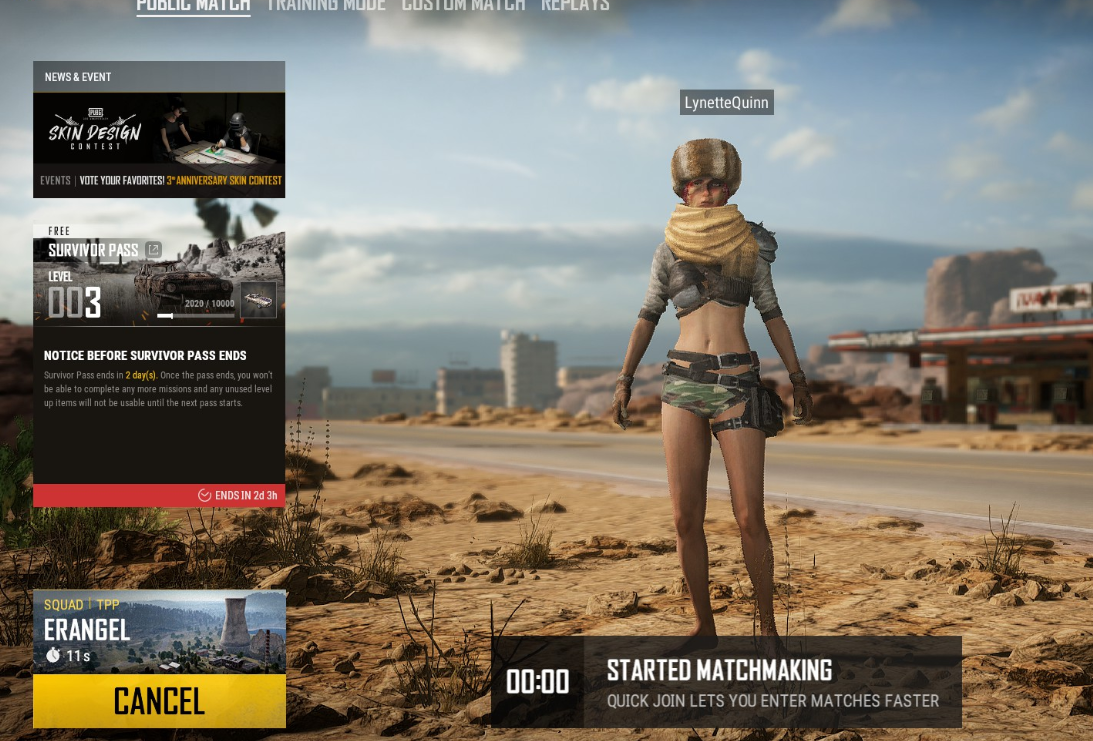Go to the Replays tab
The width and height of the screenshot is (1093, 741).
(x=575, y=5)
